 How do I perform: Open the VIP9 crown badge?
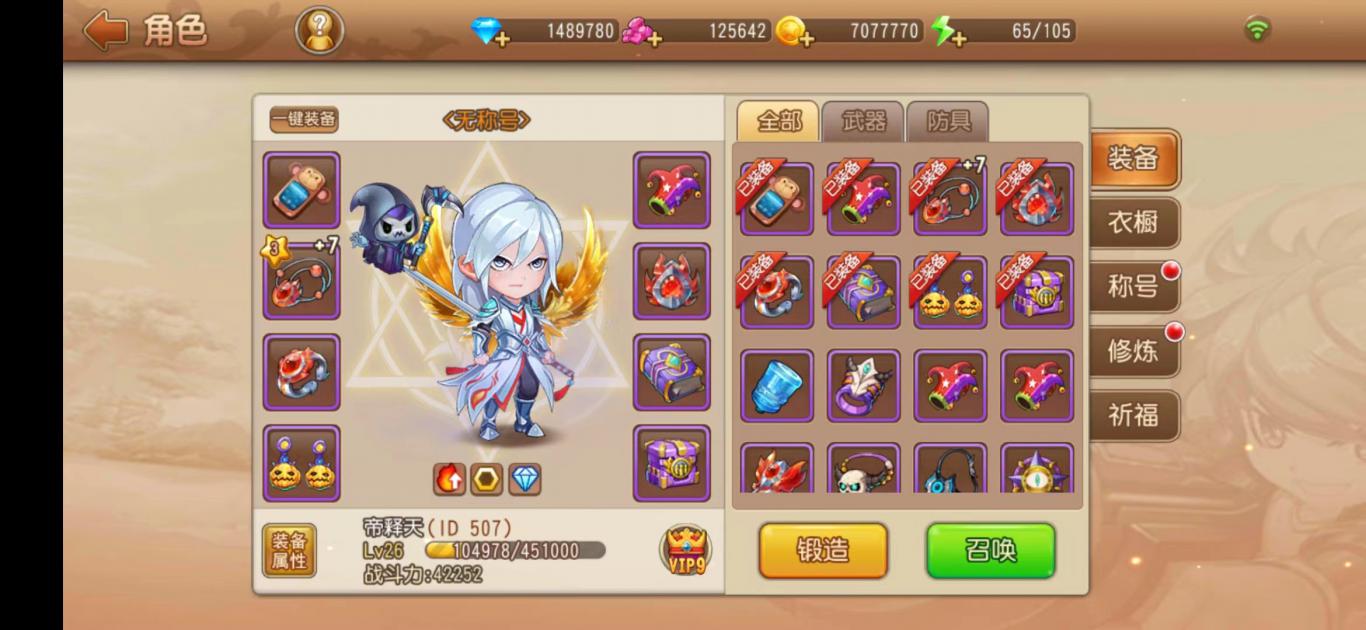tap(685, 550)
